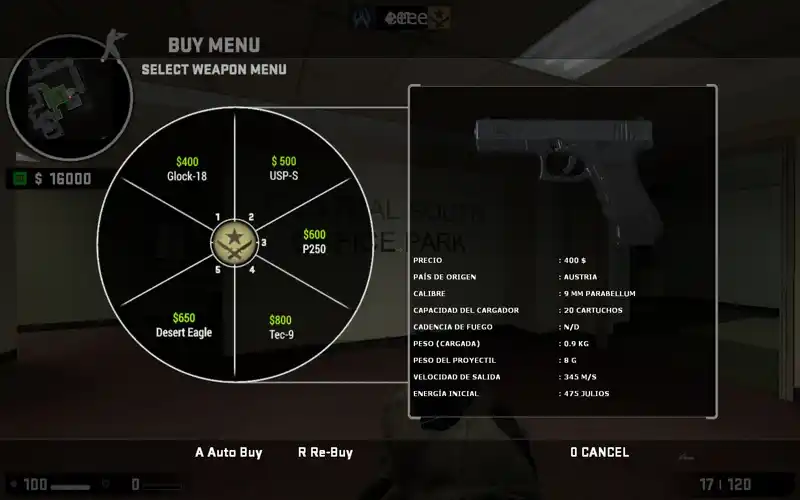Pick the Desert Eagle option

(x=184, y=325)
